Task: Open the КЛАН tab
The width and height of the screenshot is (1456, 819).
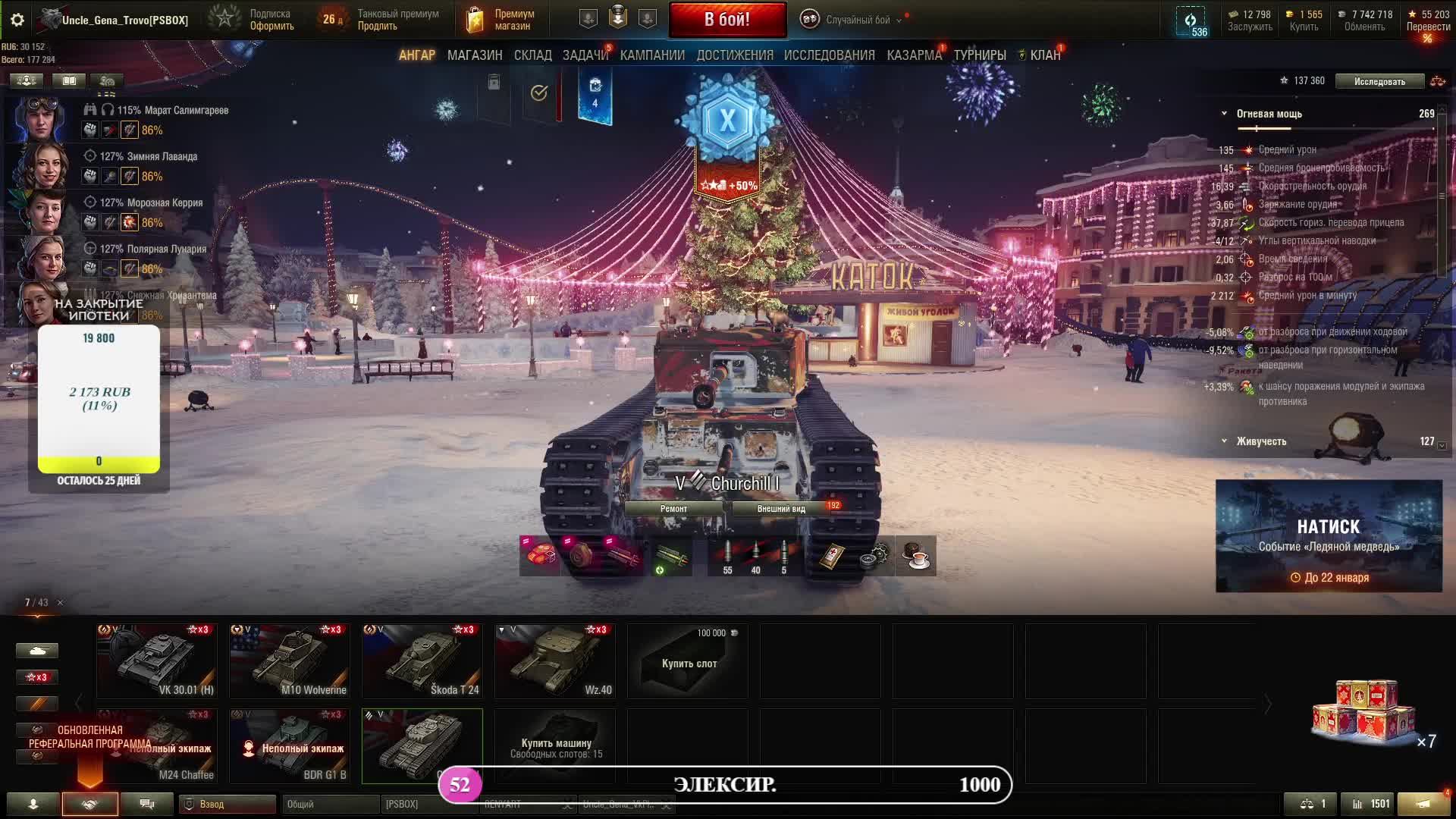Action: [x=1044, y=55]
